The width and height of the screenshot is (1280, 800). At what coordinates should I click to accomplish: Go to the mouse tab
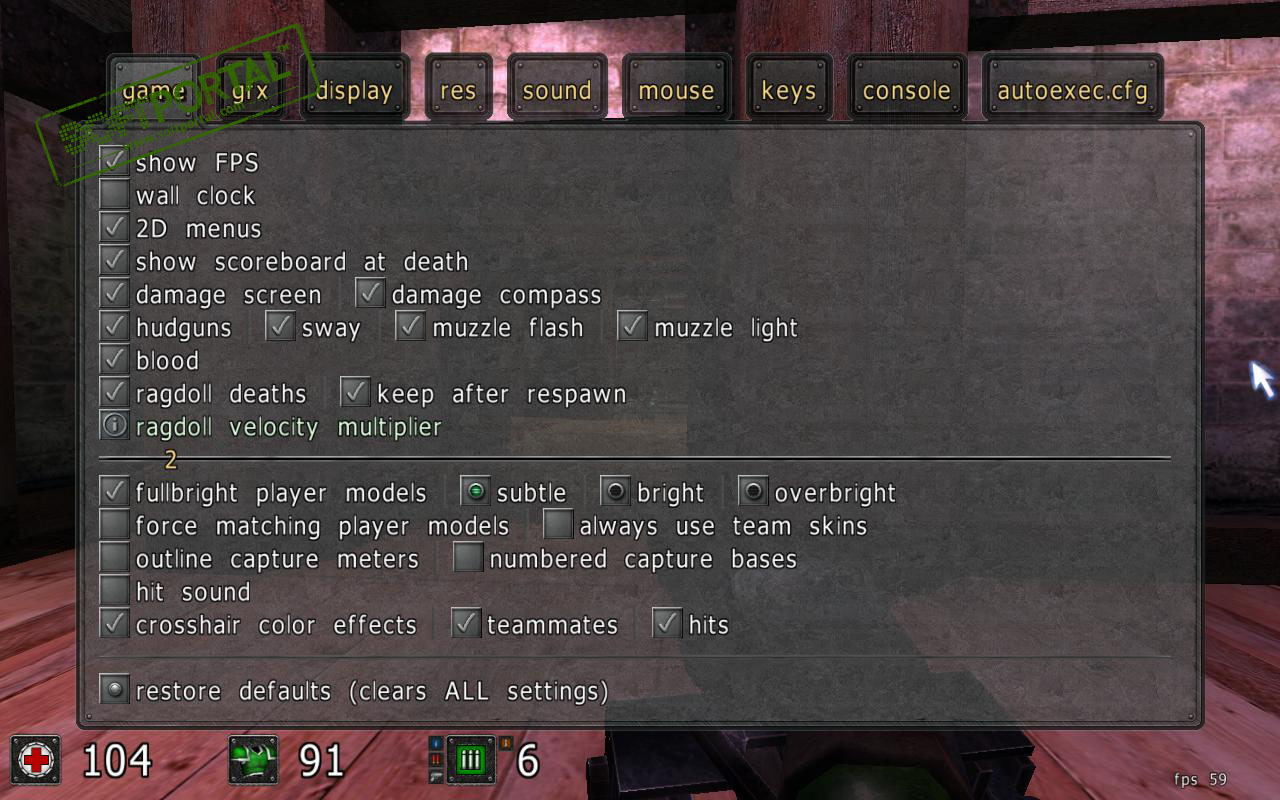pos(676,91)
